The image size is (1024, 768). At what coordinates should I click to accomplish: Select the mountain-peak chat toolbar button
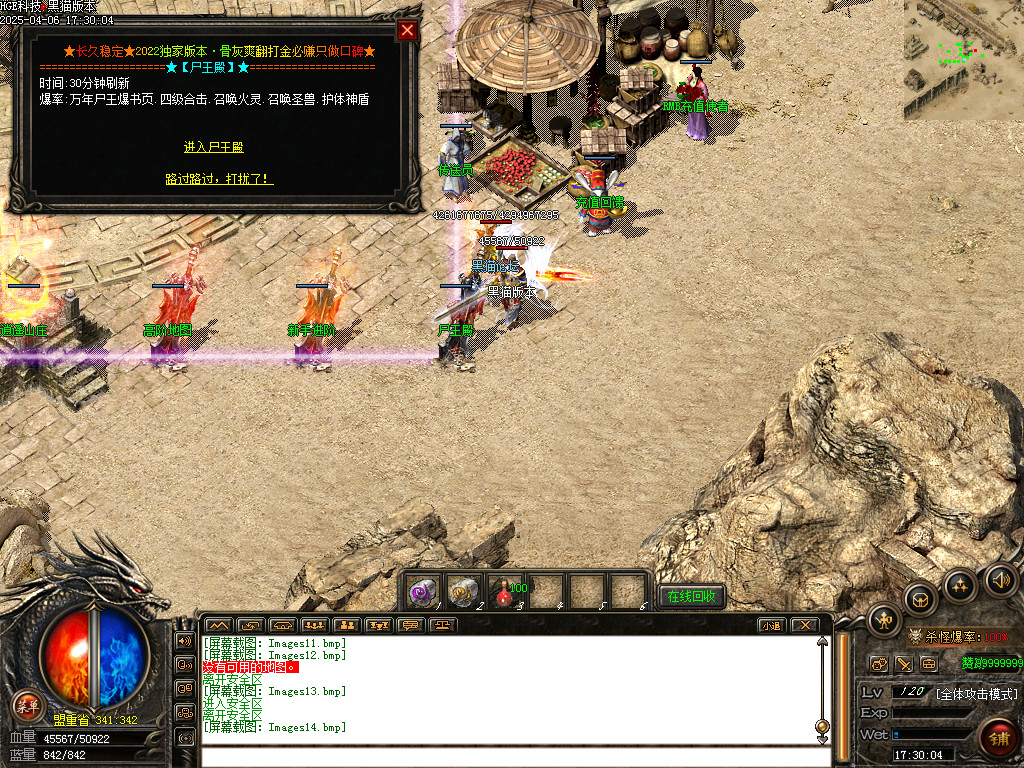coord(217,626)
